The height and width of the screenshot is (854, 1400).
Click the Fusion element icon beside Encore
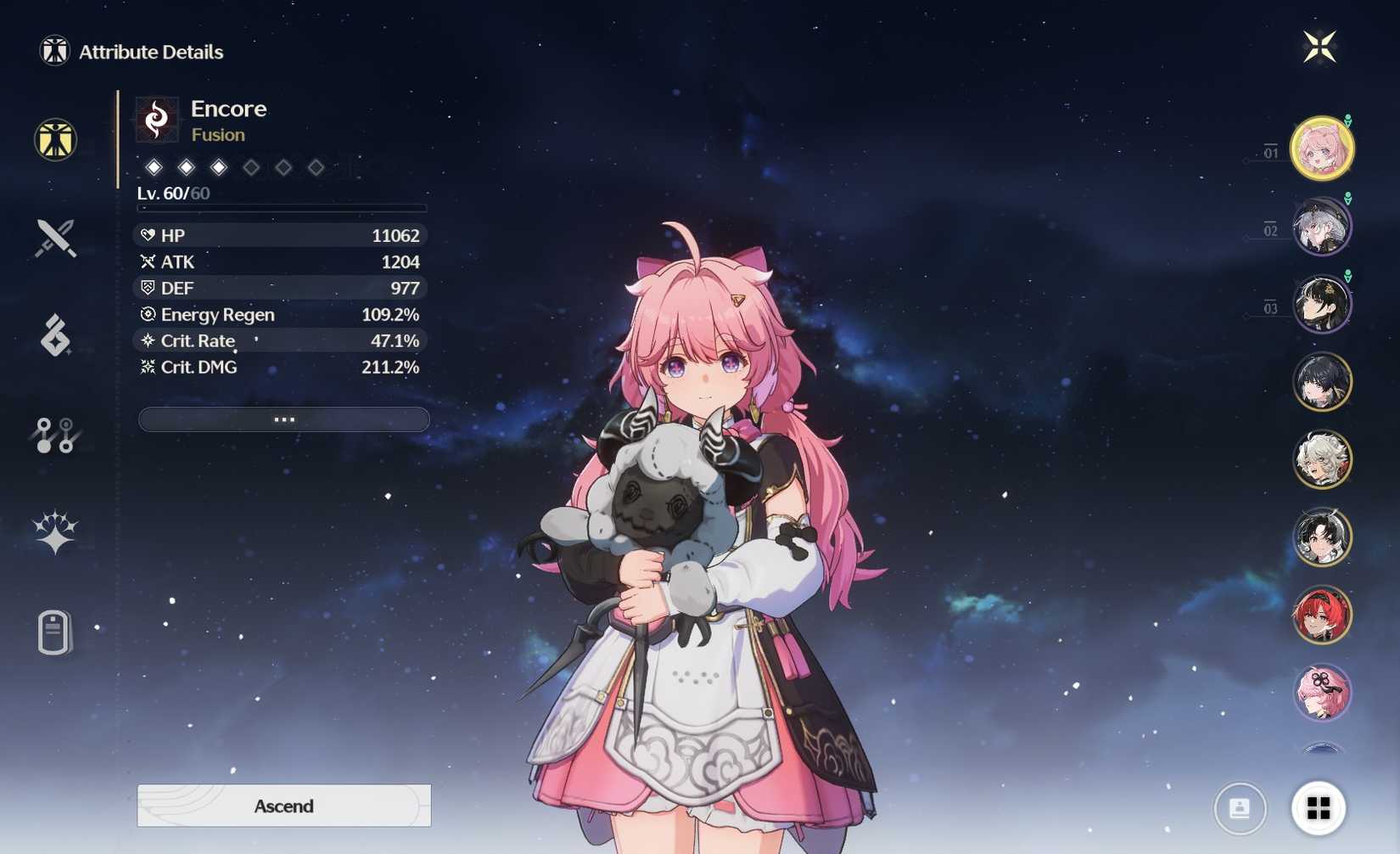[x=159, y=118]
